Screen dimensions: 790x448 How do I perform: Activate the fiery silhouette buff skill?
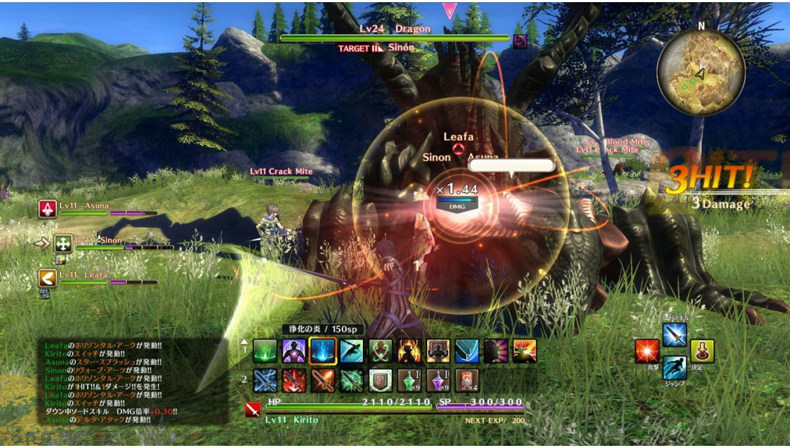click(410, 350)
